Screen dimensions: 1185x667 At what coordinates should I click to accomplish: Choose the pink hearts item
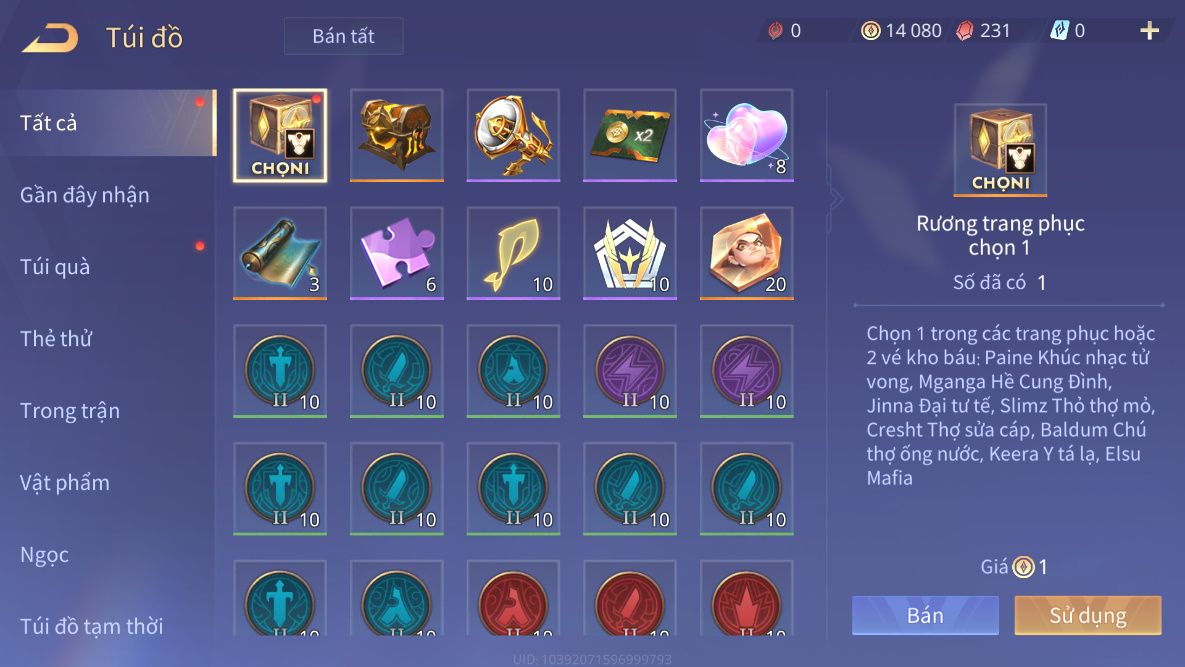pos(746,135)
